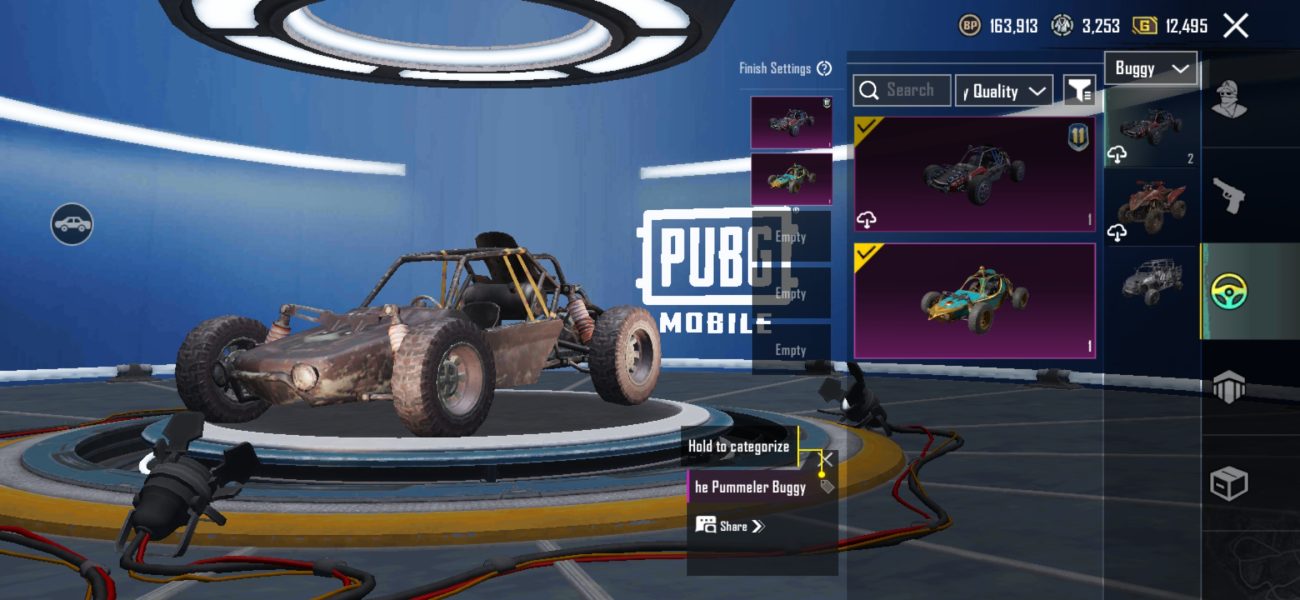Open the box crate tab
Image resolution: width=1300 pixels, height=600 pixels.
(1229, 484)
